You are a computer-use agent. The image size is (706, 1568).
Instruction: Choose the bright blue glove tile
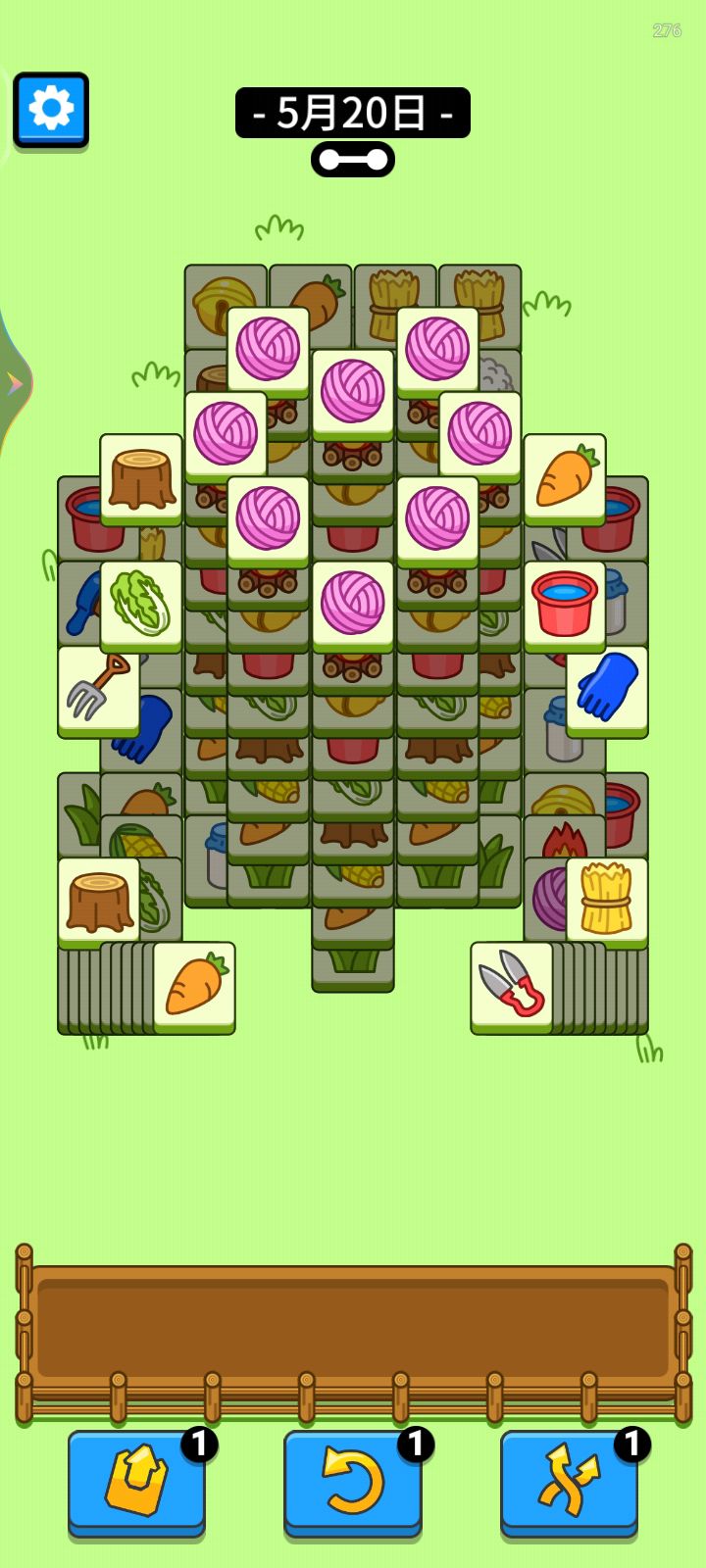point(607,689)
